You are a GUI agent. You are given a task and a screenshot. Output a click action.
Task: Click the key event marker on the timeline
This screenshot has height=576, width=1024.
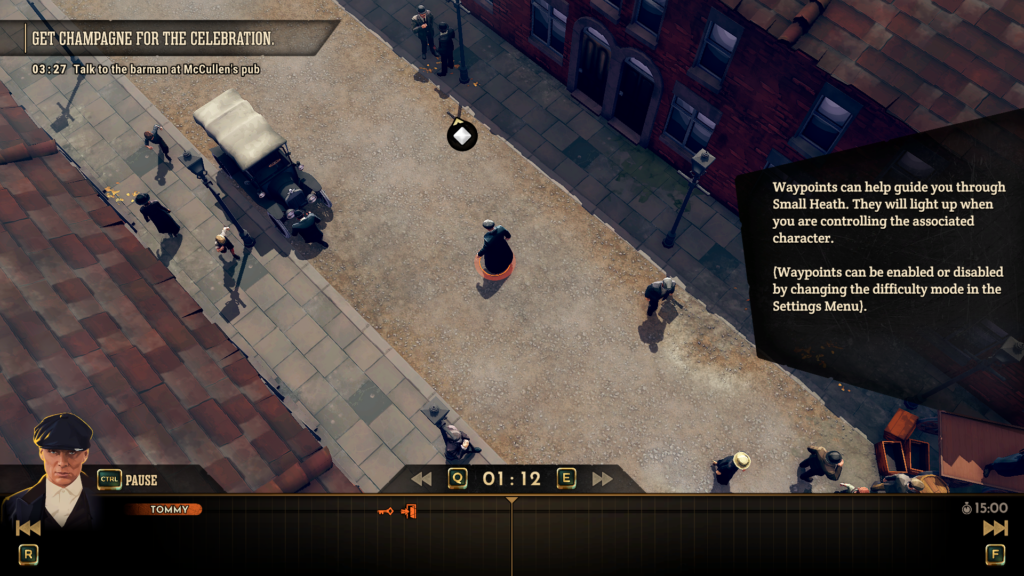[385, 511]
